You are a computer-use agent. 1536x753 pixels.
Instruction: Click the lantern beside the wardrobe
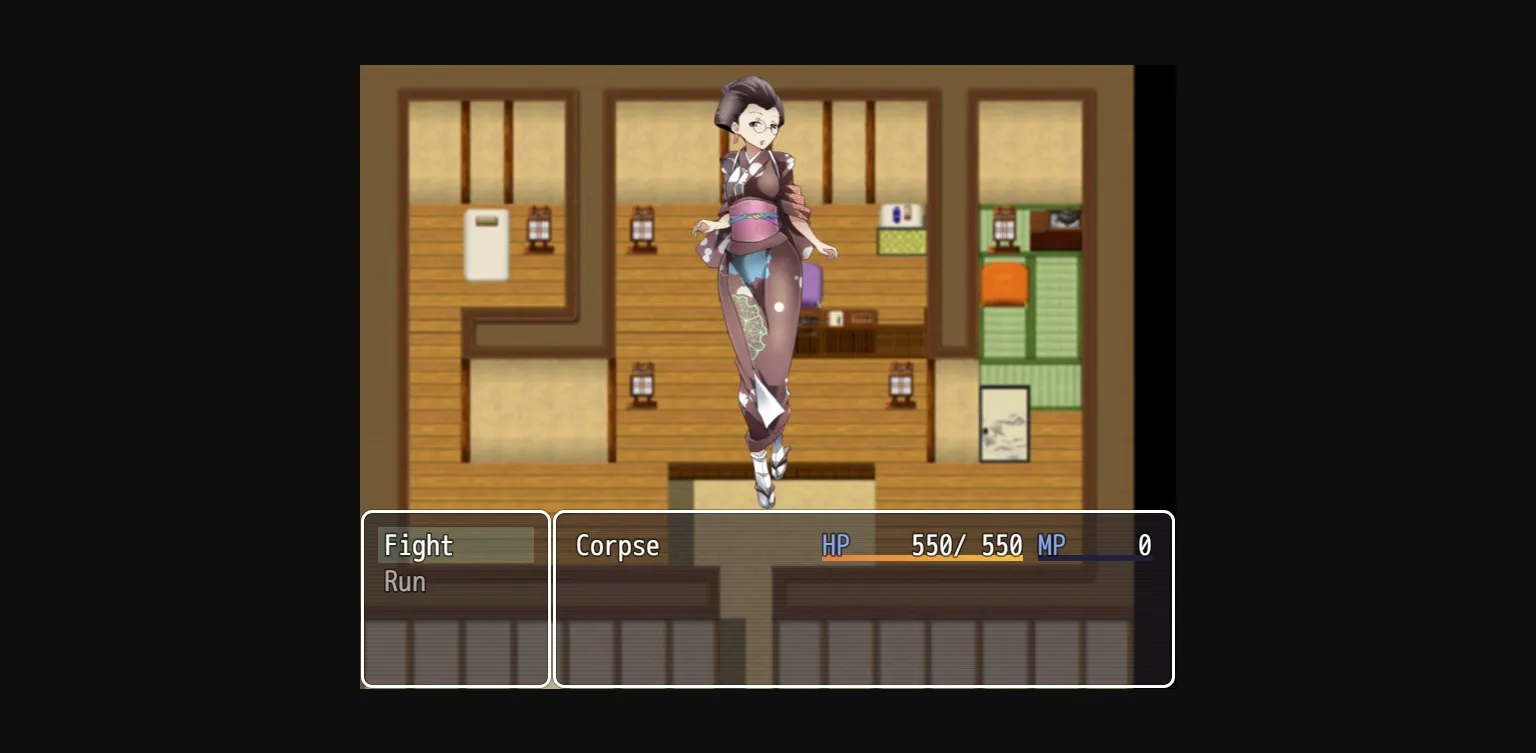[538, 228]
